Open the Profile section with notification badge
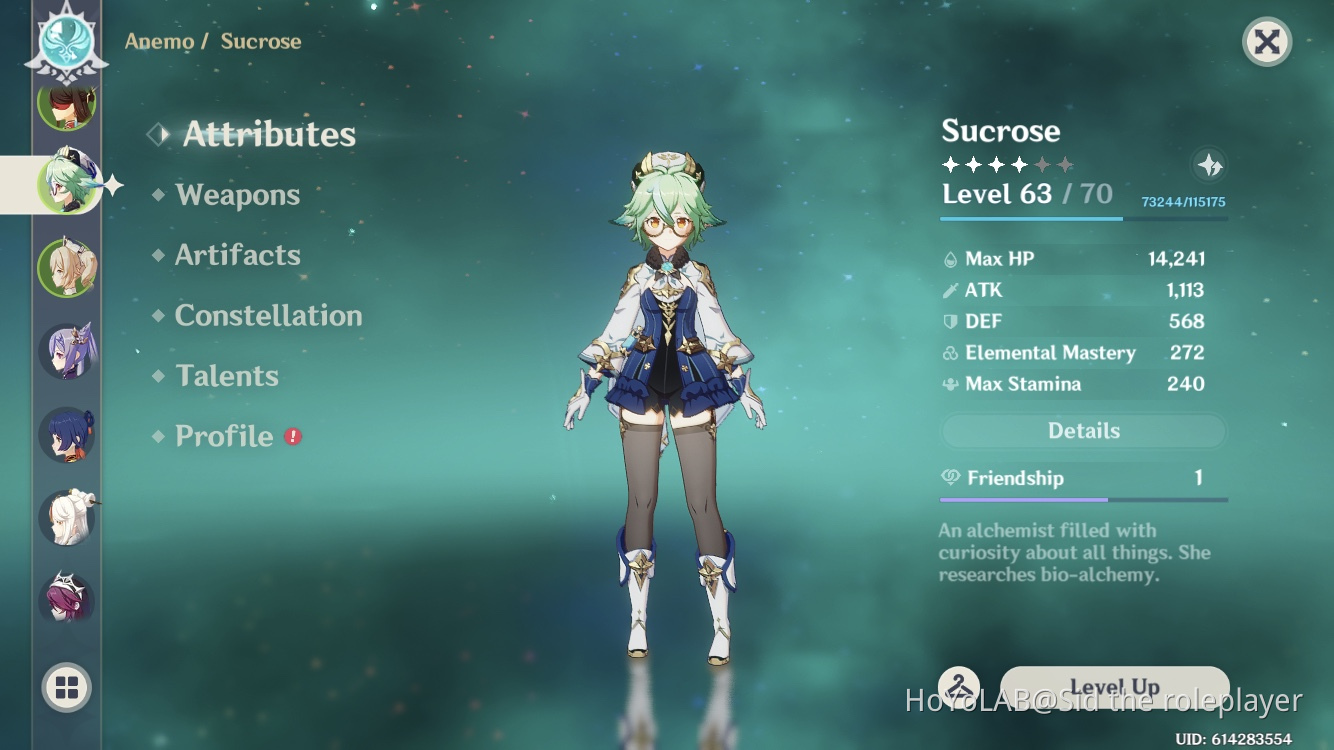This screenshot has width=1334, height=750. (x=226, y=436)
